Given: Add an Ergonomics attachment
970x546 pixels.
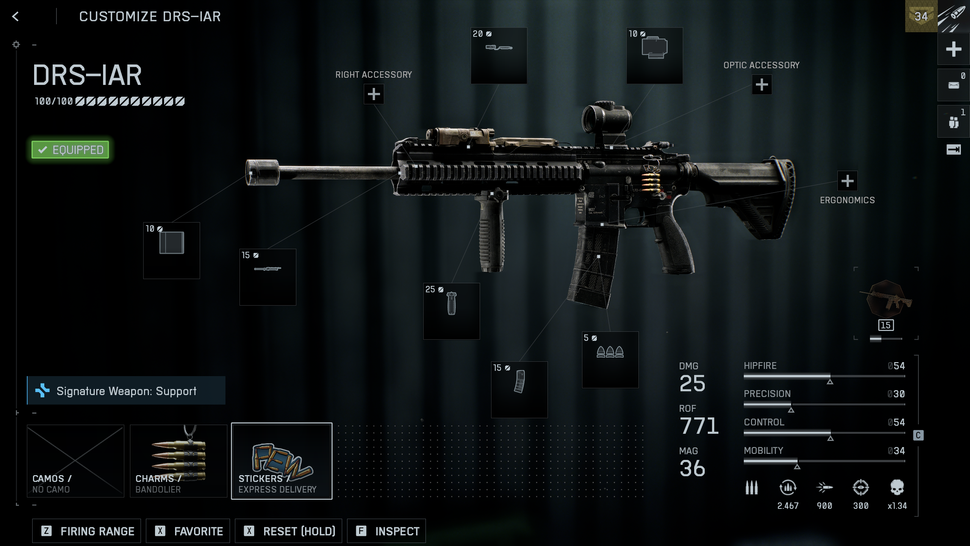Looking at the screenshot, I should 847,181.
